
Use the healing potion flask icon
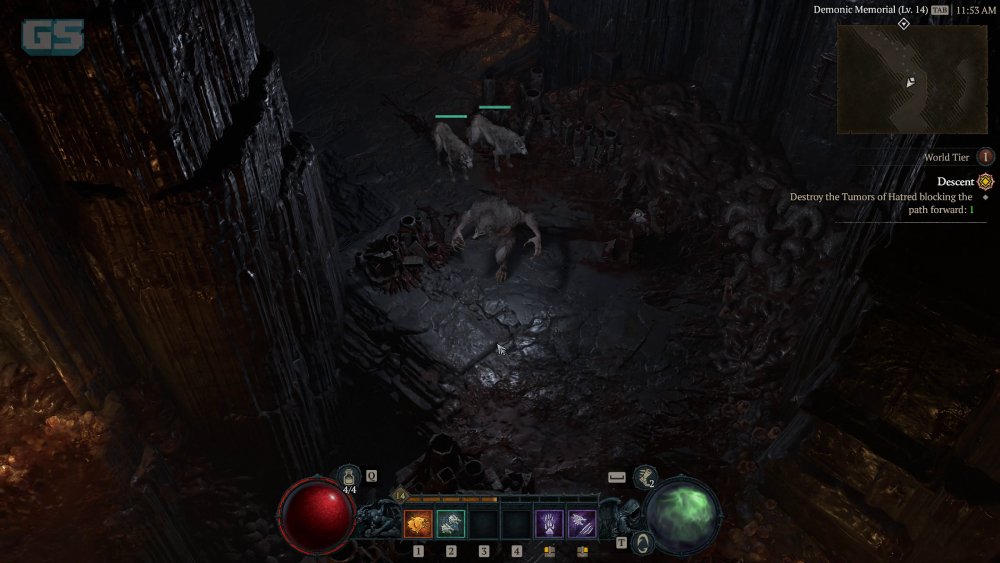pos(349,477)
